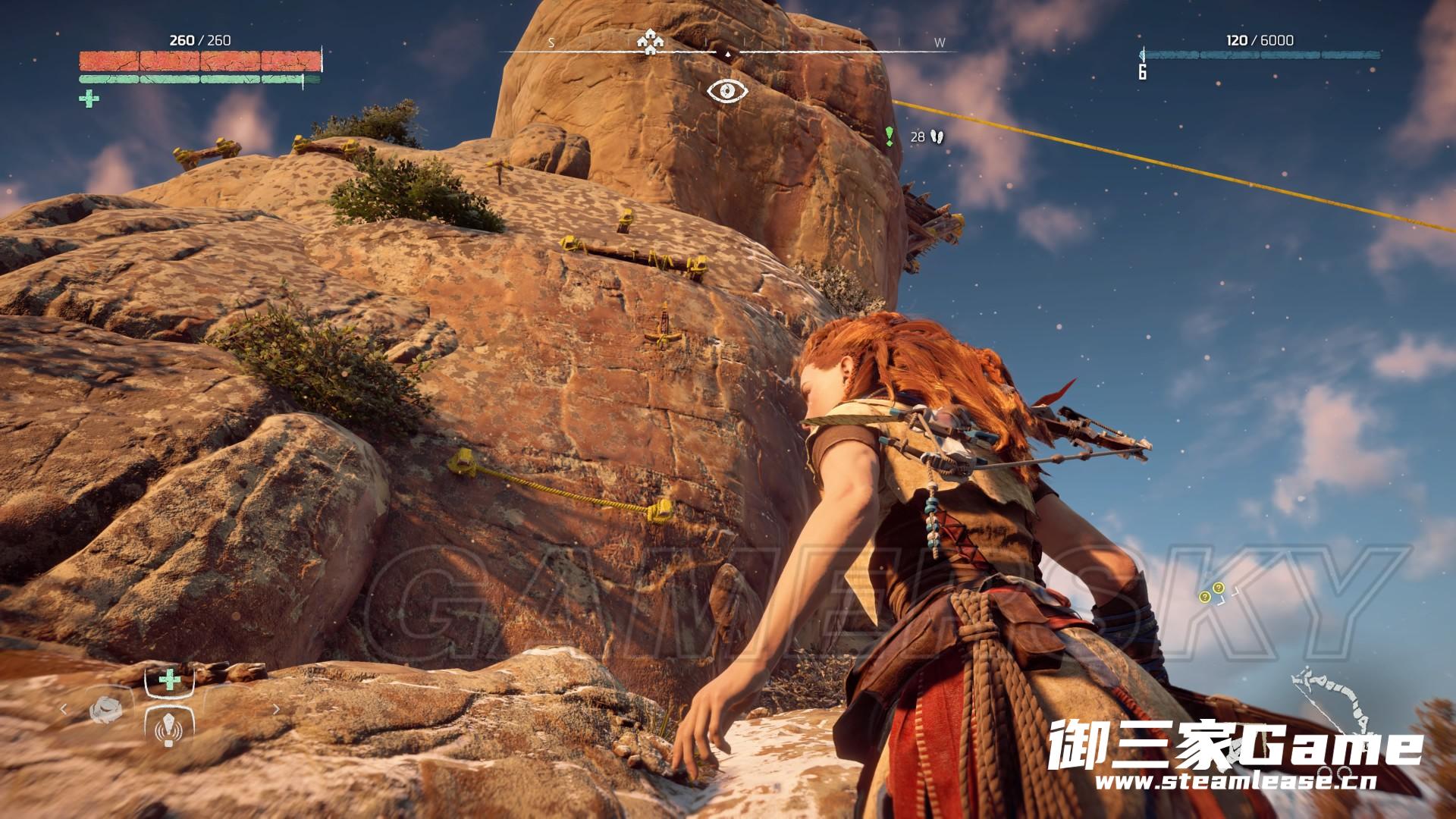Image resolution: width=1456 pixels, height=819 pixels.
Task: Use the health potion slot with green cross
Action: pyautogui.click(x=169, y=679)
